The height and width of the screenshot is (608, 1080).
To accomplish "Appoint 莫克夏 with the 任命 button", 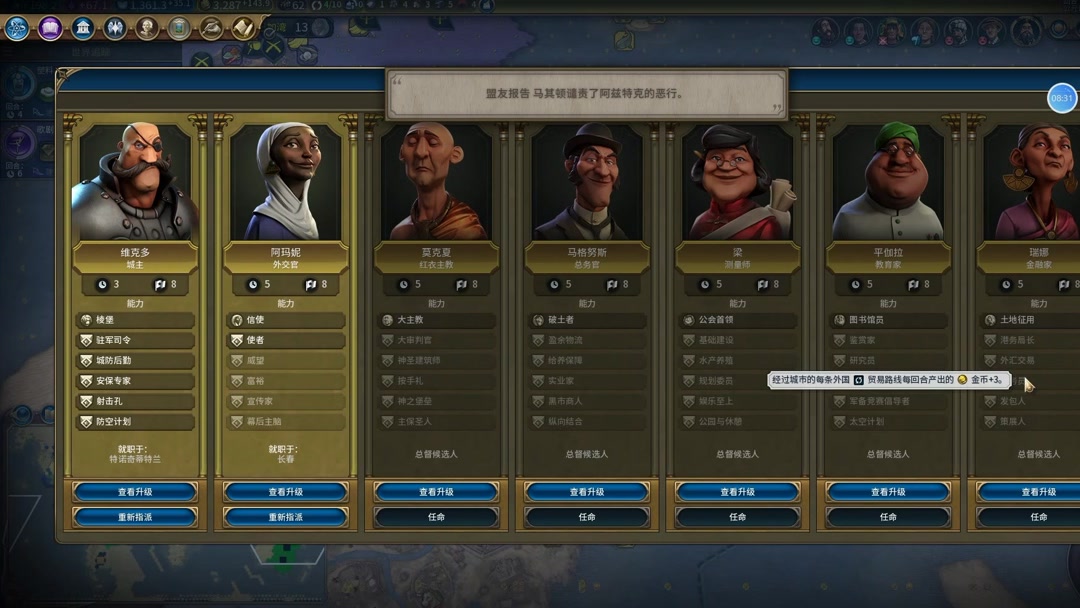I will tap(436, 517).
